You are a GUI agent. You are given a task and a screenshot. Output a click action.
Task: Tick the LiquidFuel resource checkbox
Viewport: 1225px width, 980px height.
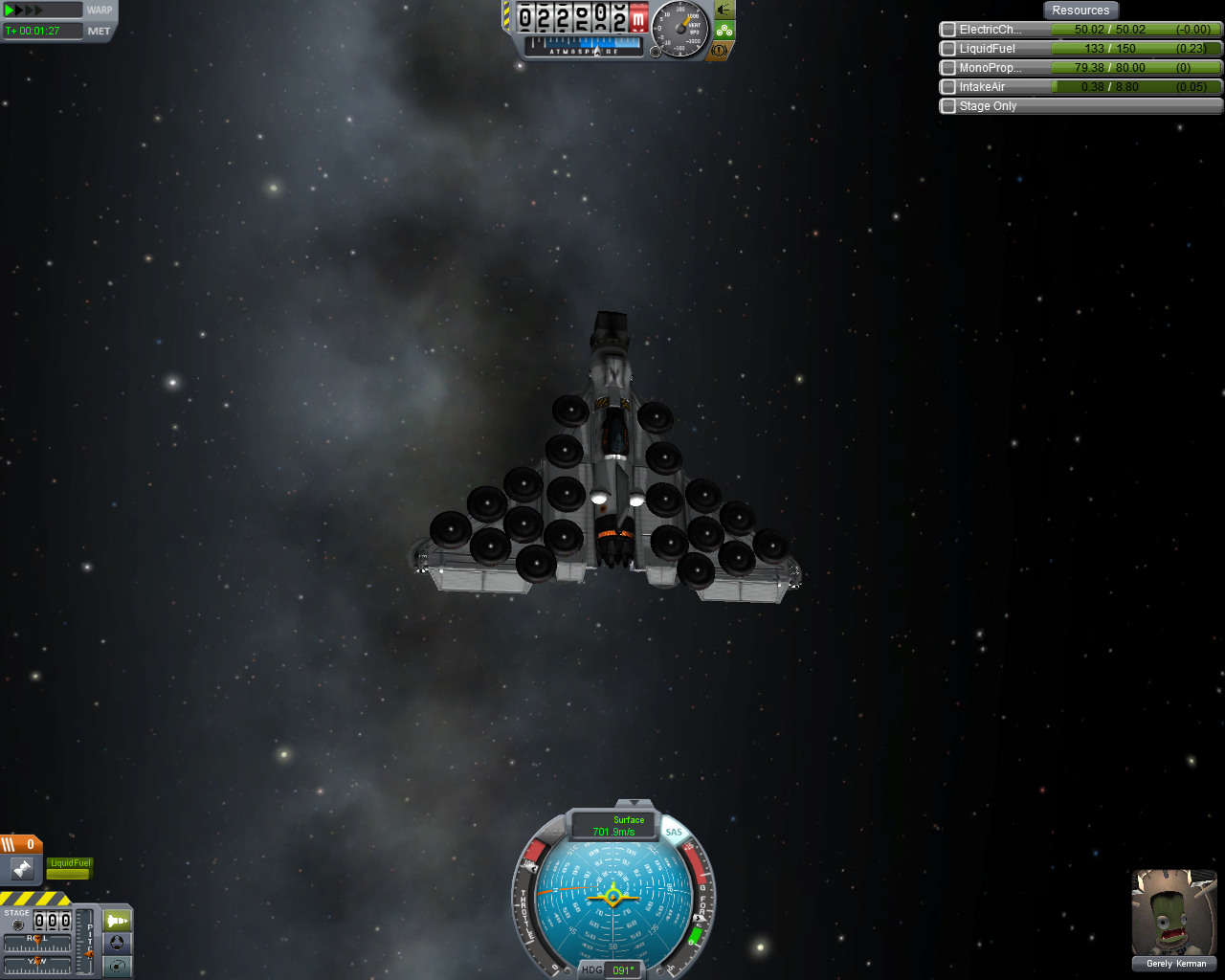coord(948,49)
